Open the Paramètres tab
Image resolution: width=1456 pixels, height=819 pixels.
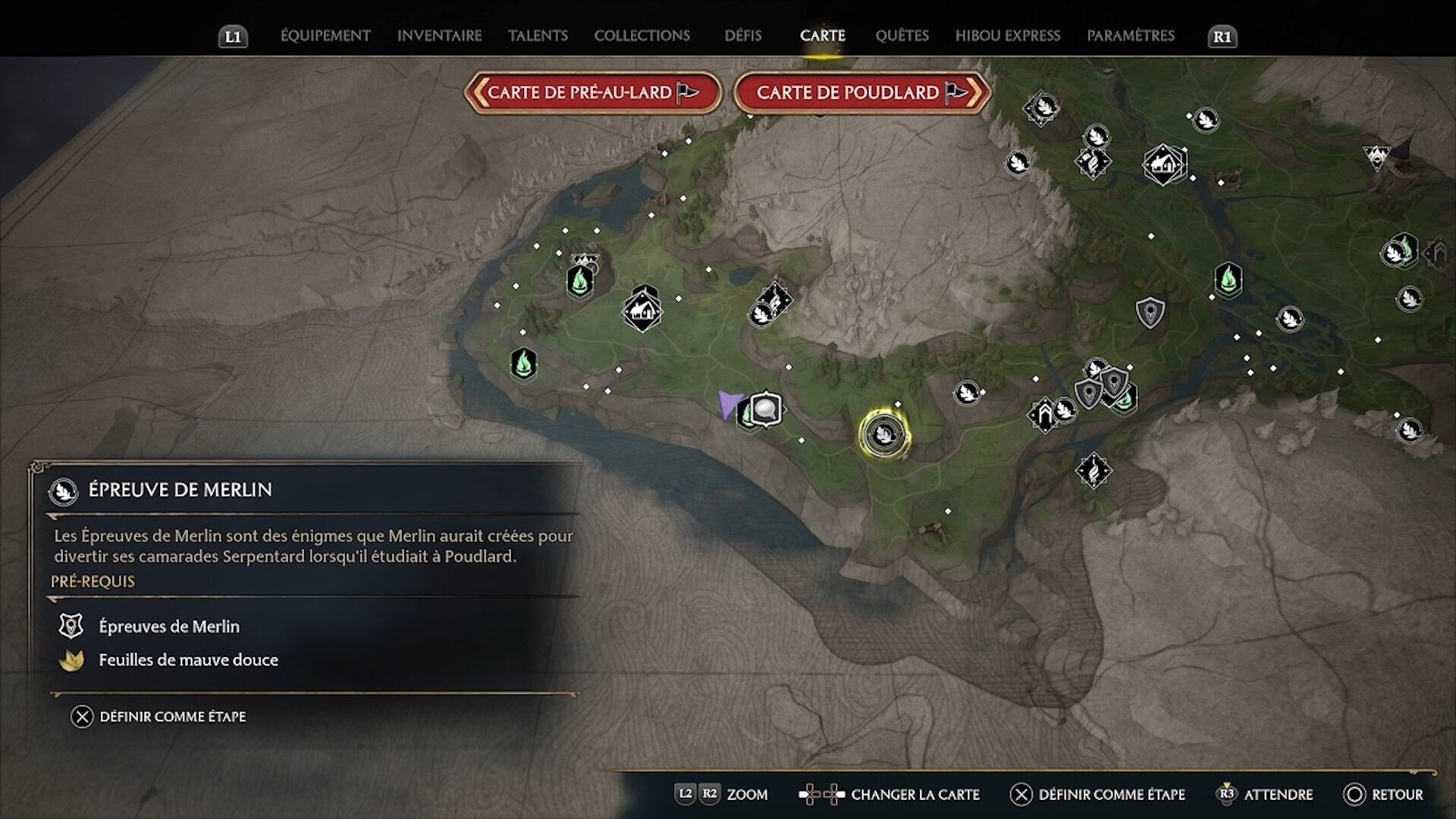tap(1130, 36)
